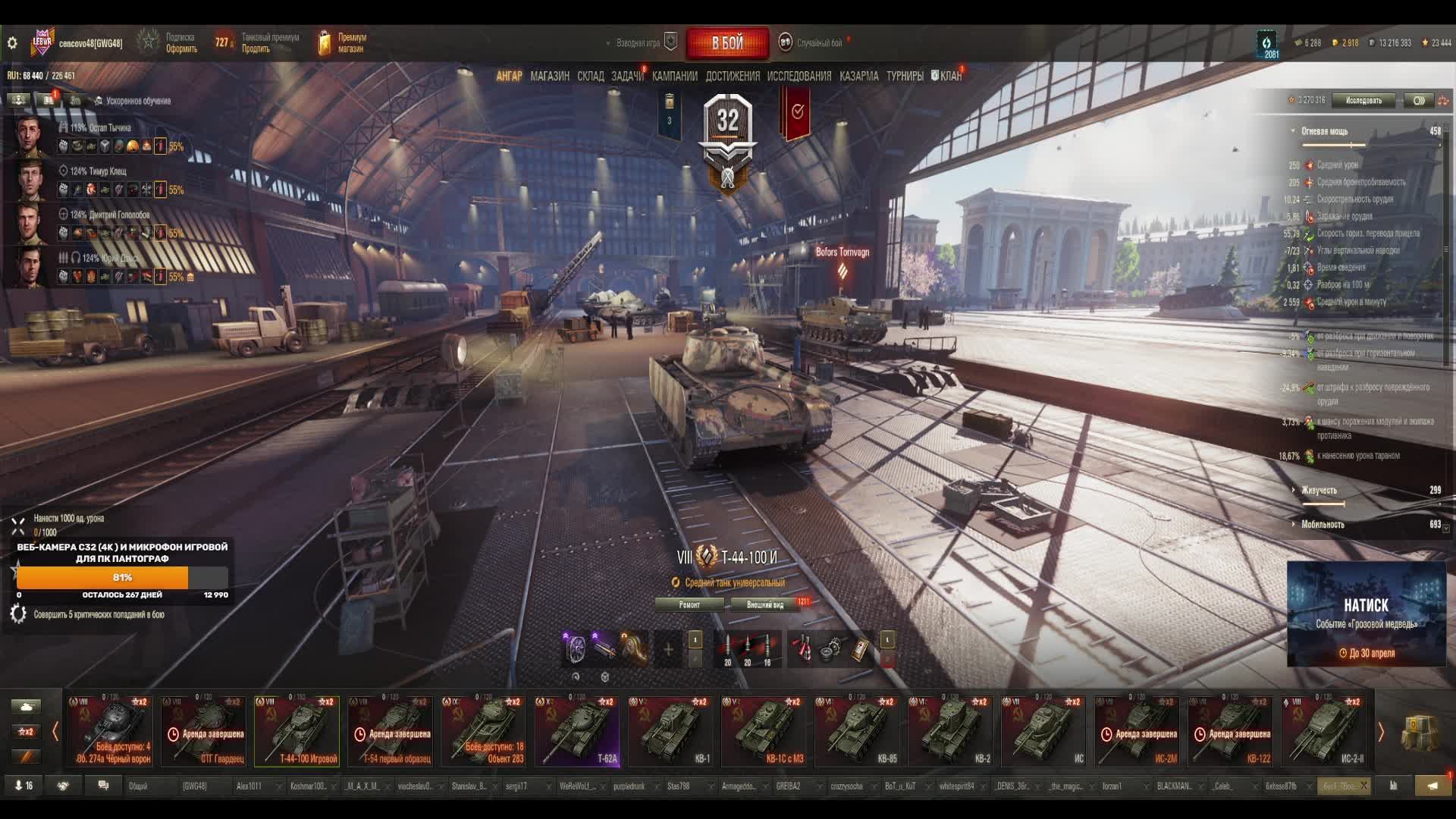Go to the КАМПАНИИ tab

[x=674, y=76]
